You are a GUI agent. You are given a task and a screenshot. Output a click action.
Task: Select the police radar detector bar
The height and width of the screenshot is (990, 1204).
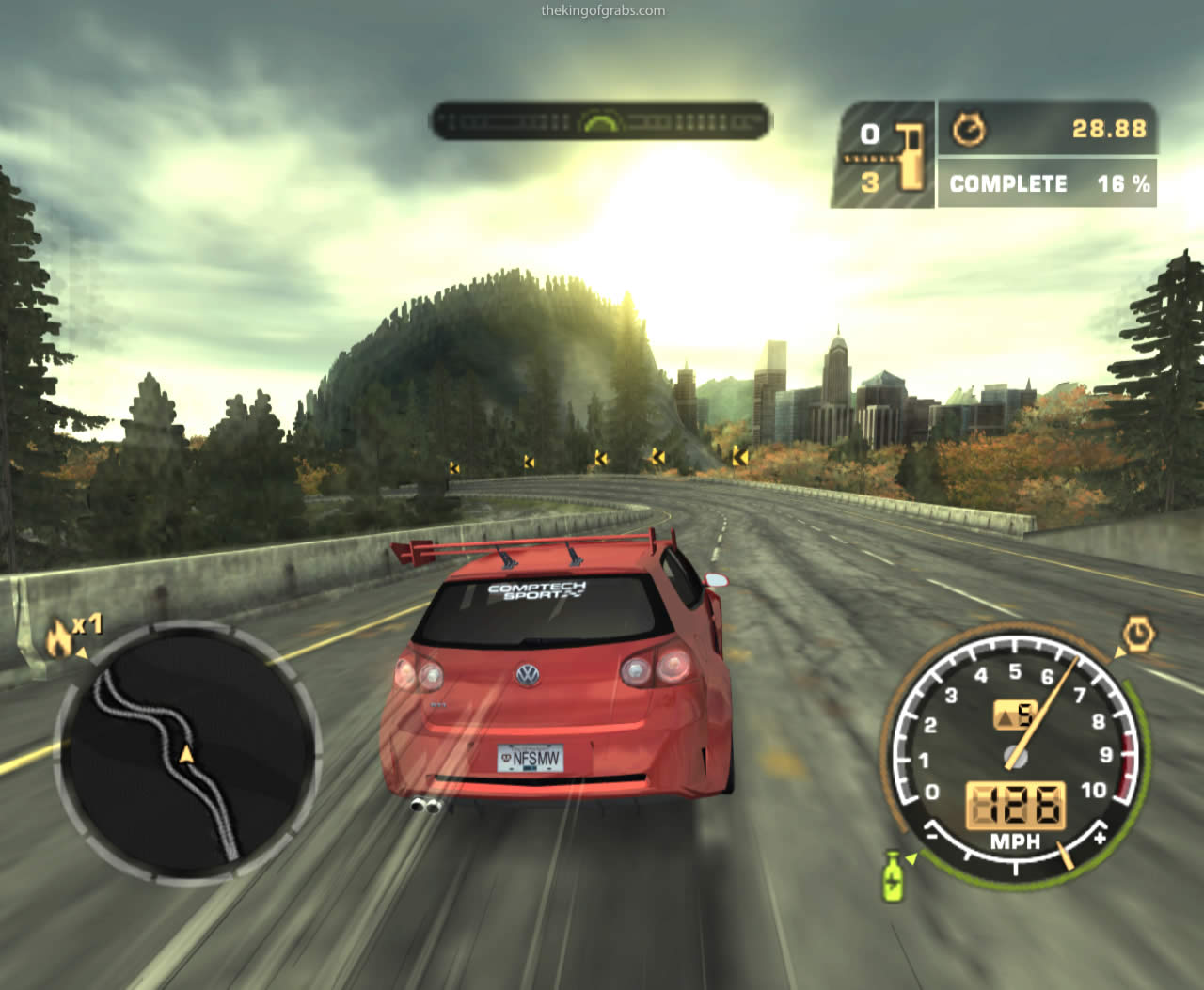[x=600, y=121]
